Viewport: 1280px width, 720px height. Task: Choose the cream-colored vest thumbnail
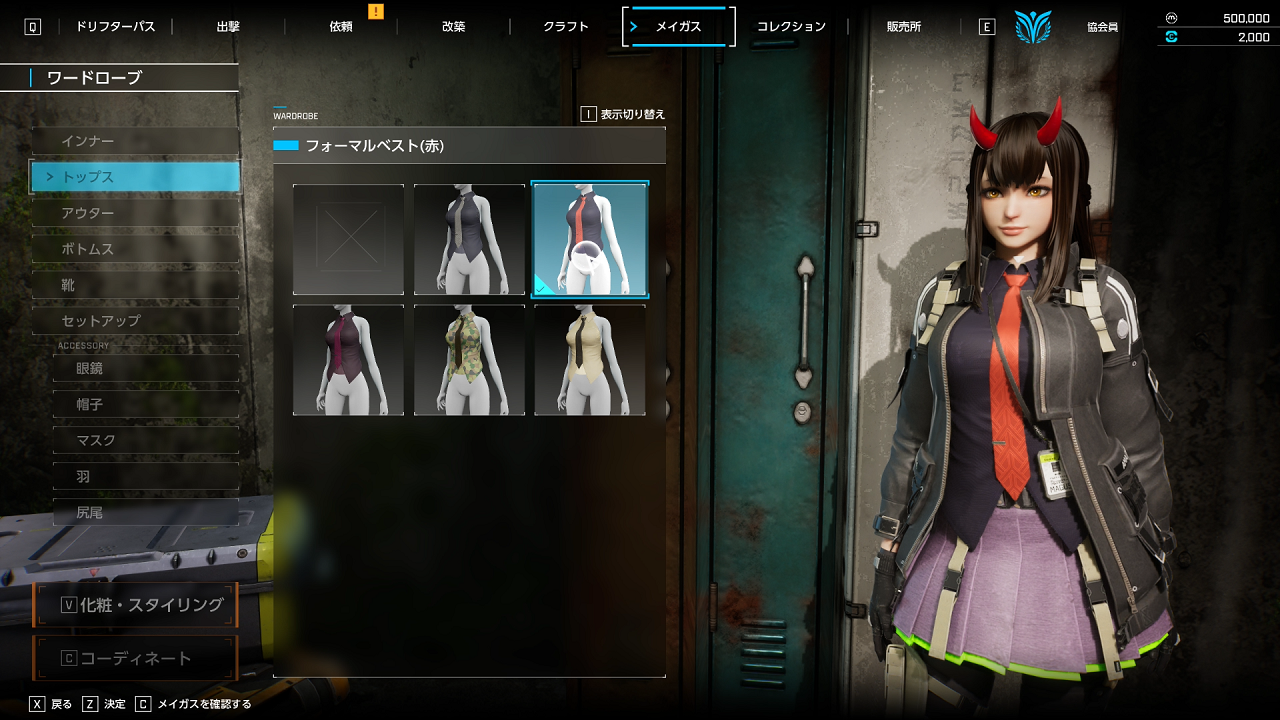pos(590,360)
